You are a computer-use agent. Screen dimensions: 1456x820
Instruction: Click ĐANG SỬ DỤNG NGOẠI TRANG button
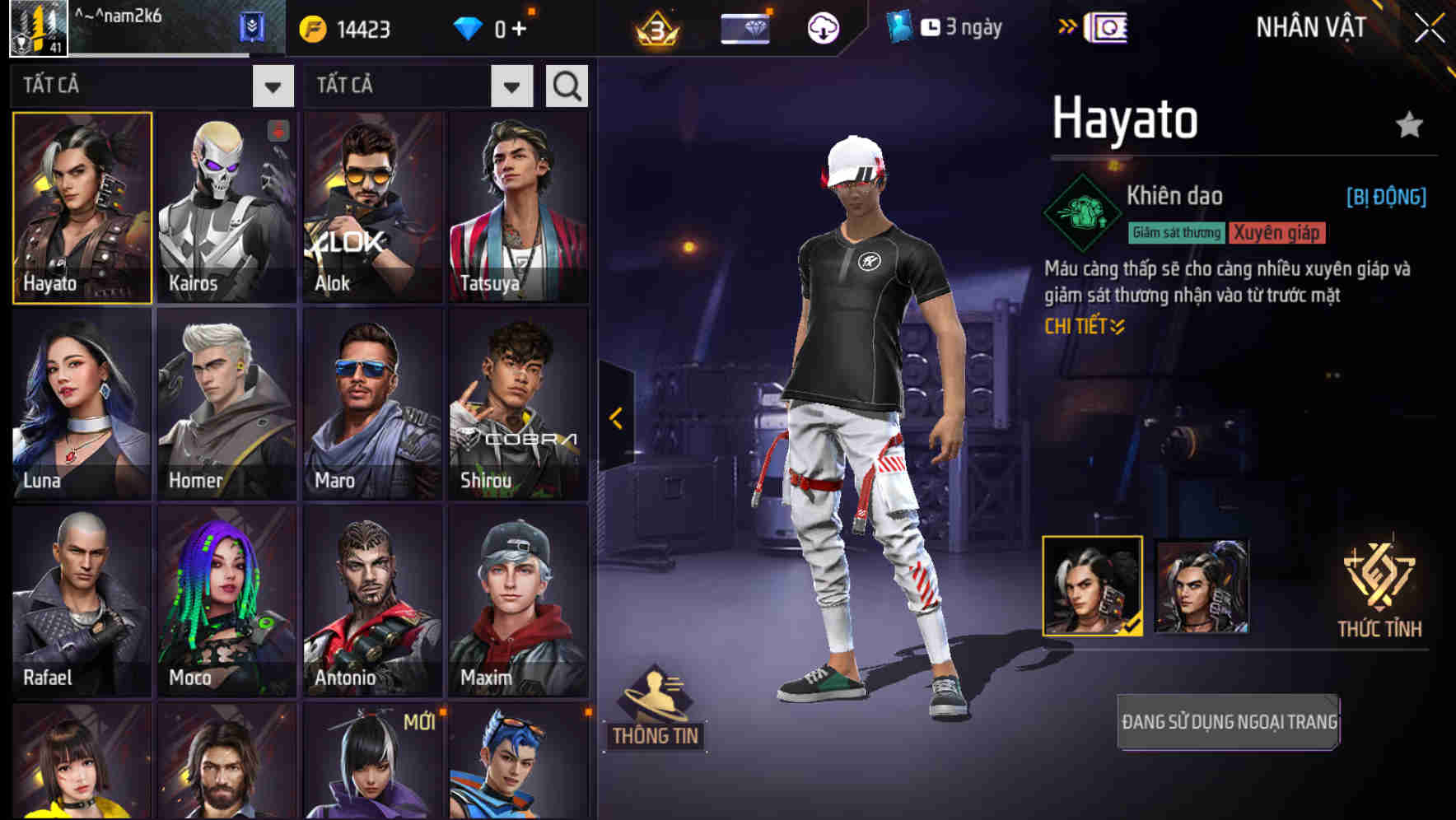pyautogui.click(x=1228, y=723)
